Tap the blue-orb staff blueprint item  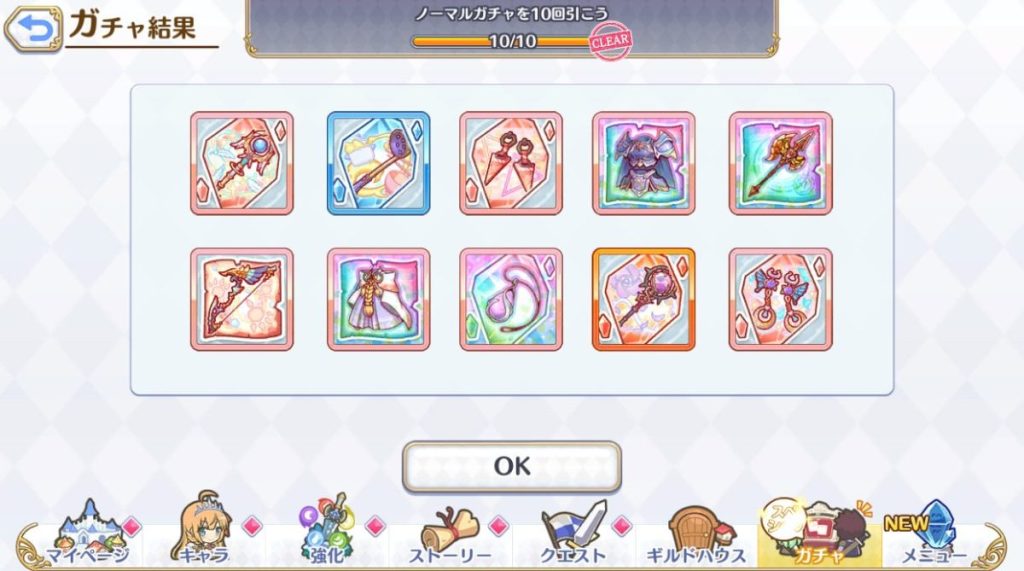[242, 163]
